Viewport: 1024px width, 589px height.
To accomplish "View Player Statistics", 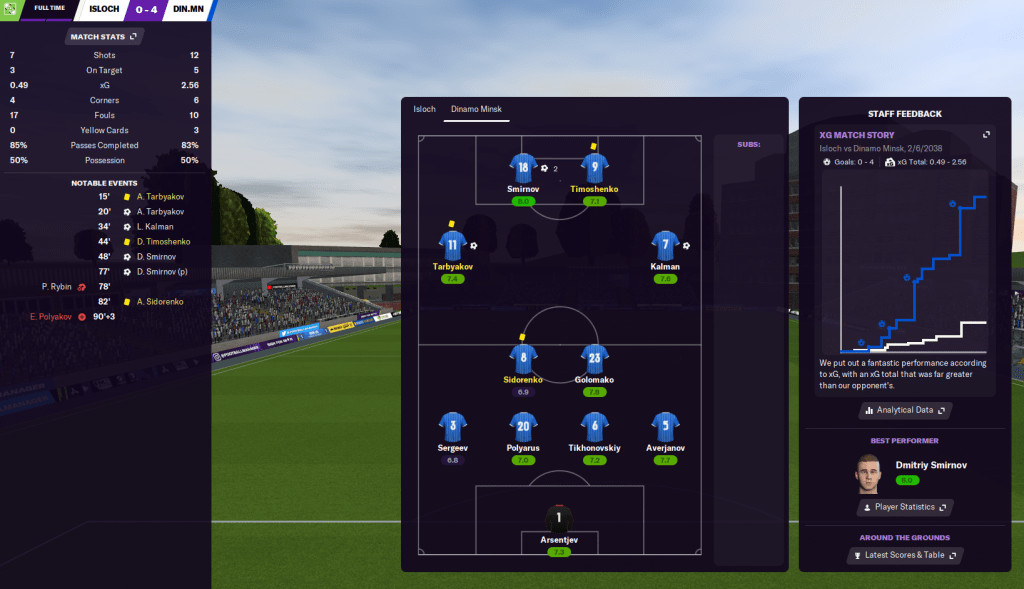I will click(x=904, y=507).
